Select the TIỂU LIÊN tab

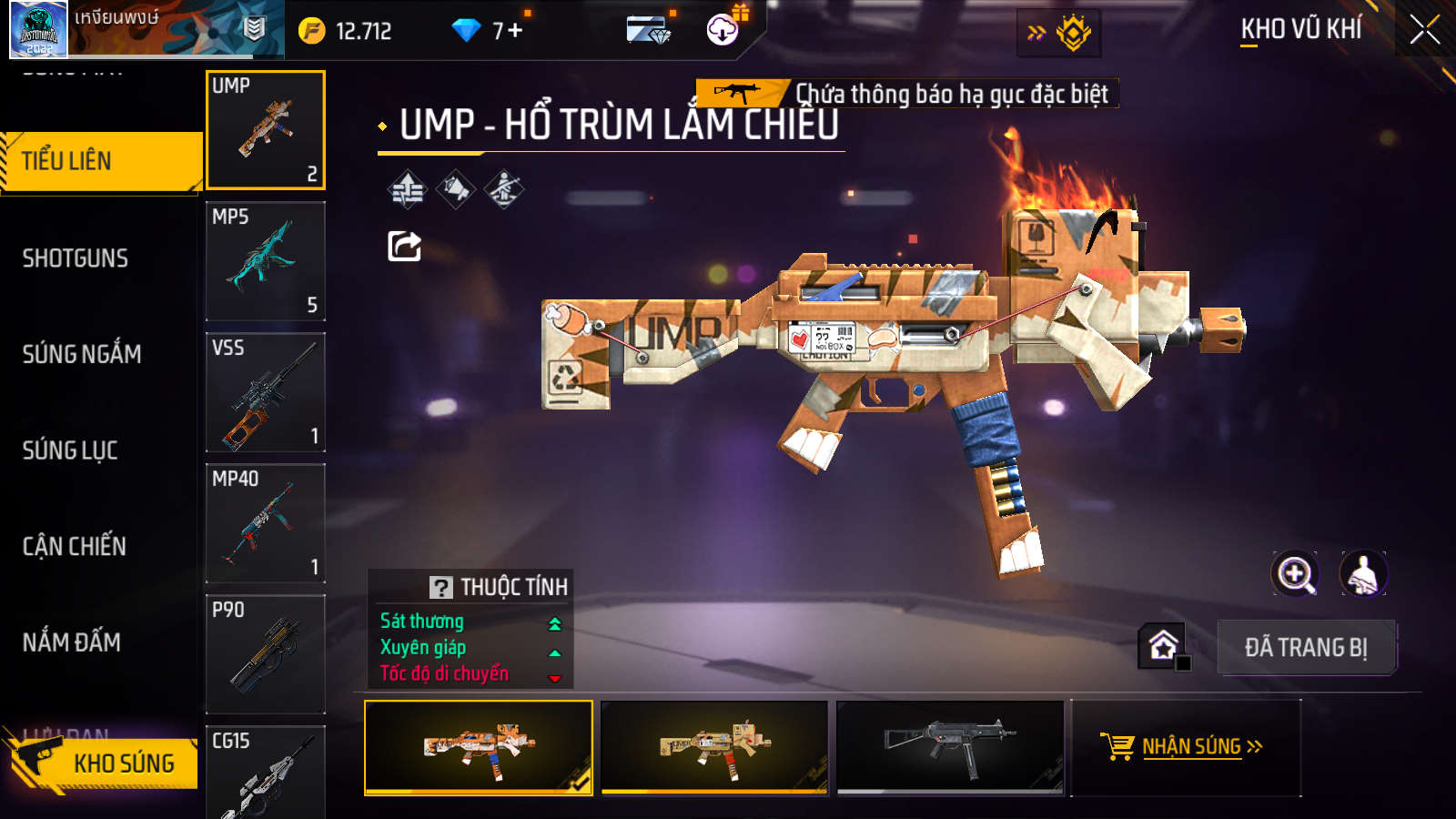click(100, 161)
